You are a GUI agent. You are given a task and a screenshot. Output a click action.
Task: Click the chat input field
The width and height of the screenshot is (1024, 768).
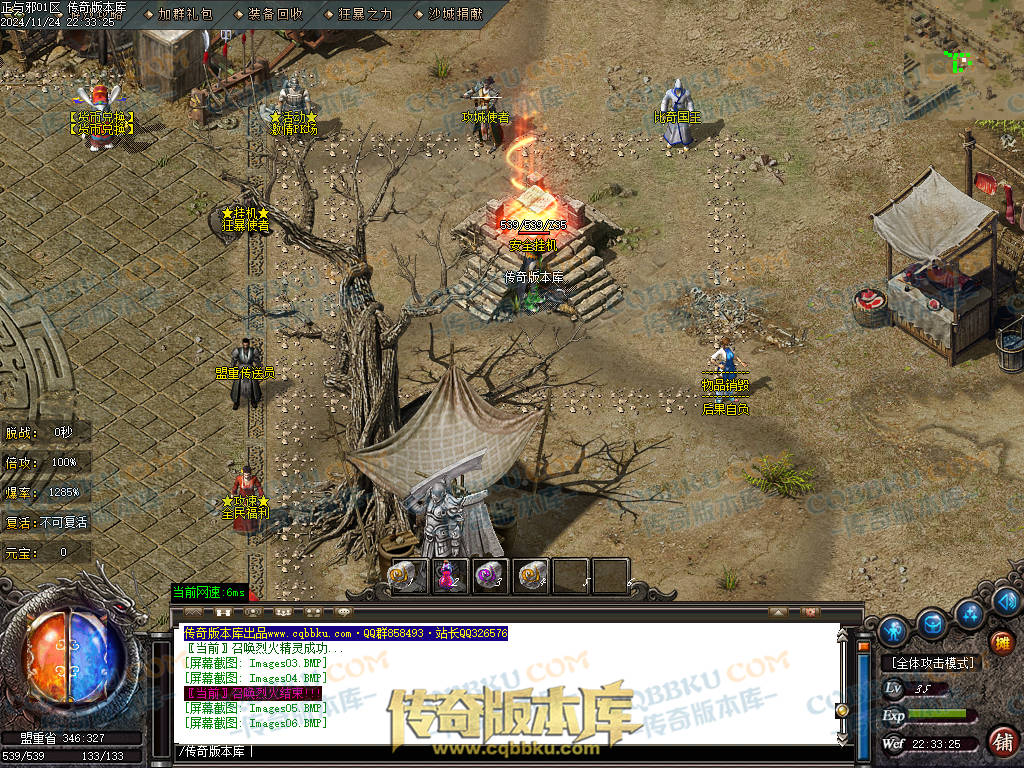point(500,751)
